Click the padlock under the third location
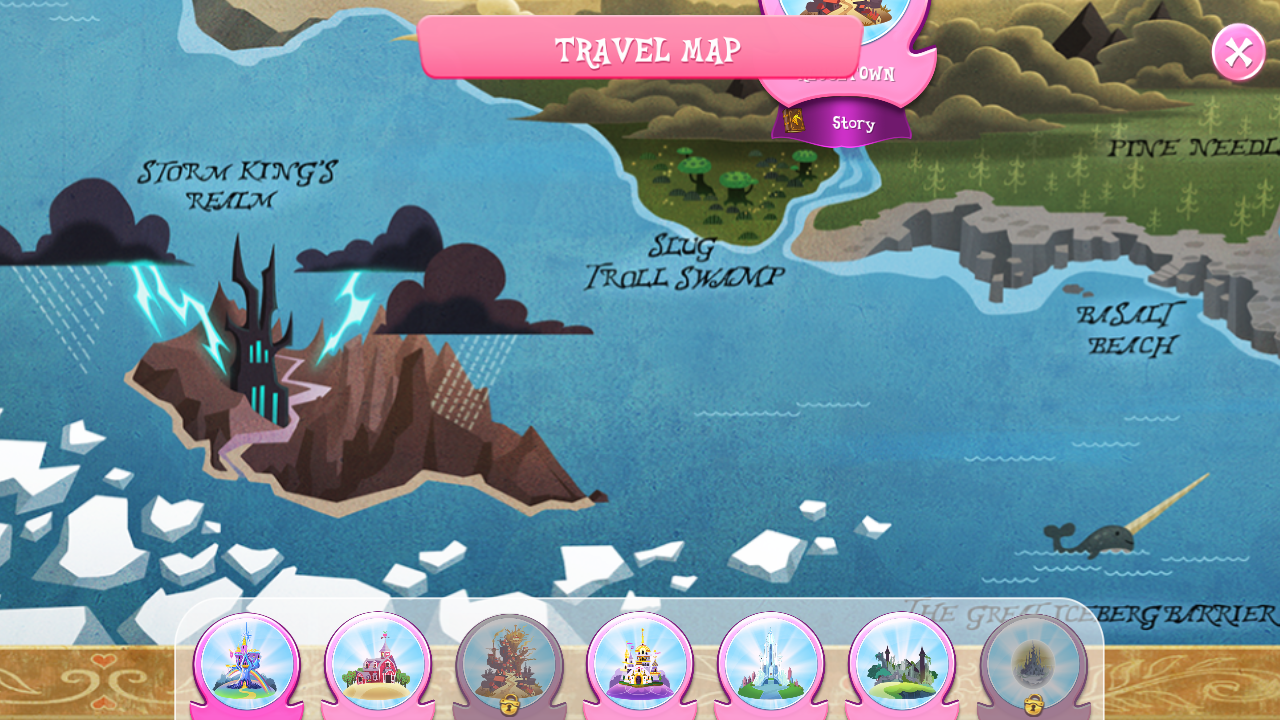The image size is (1280, 720). point(508,705)
